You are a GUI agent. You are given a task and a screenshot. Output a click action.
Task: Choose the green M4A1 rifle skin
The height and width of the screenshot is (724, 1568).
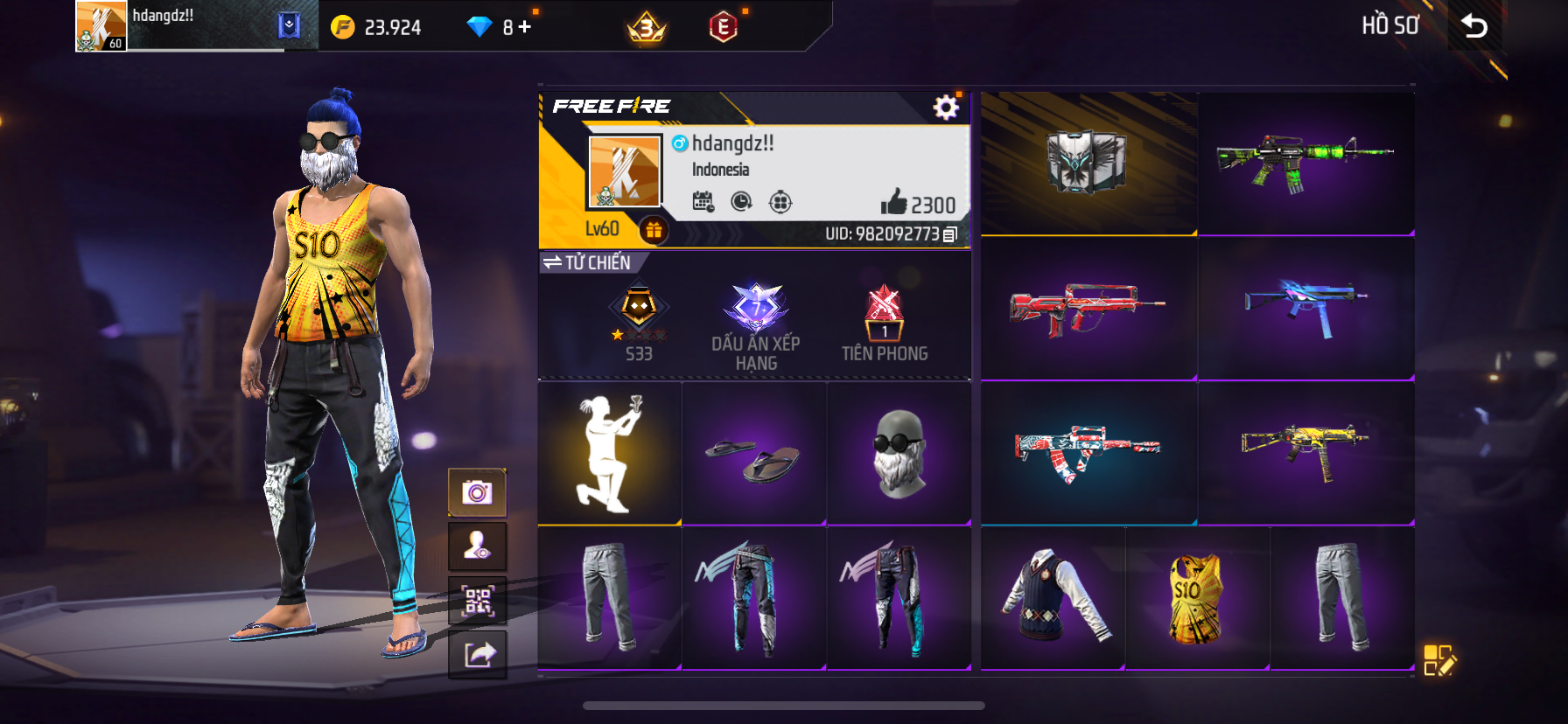pyautogui.click(x=1305, y=163)
